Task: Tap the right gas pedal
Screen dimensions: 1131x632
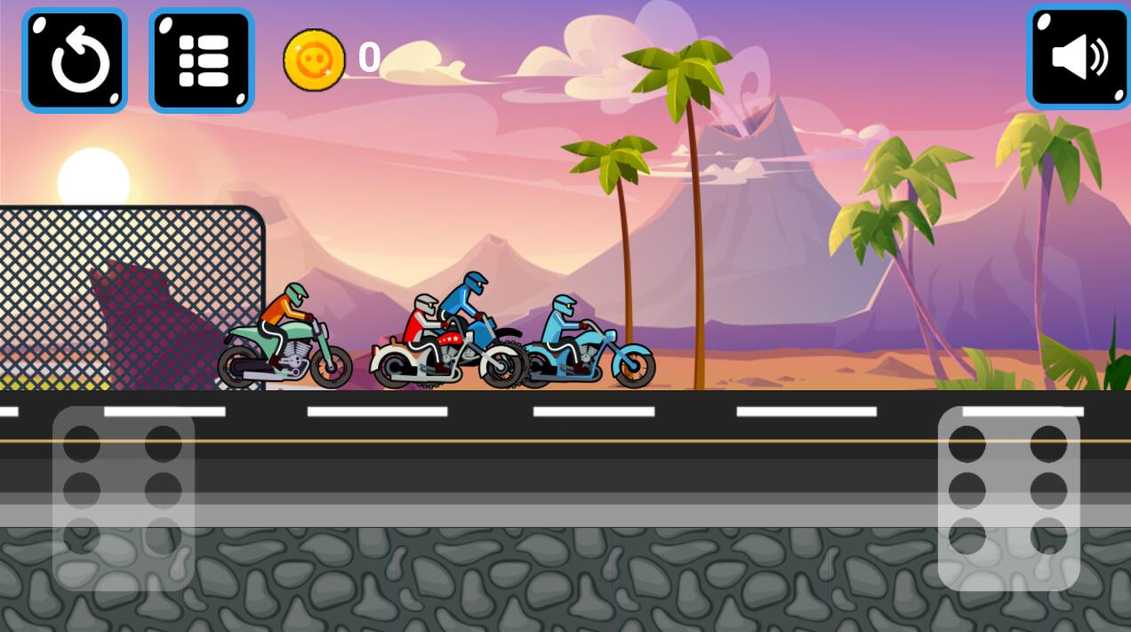Action: (x=1008, y=497)
